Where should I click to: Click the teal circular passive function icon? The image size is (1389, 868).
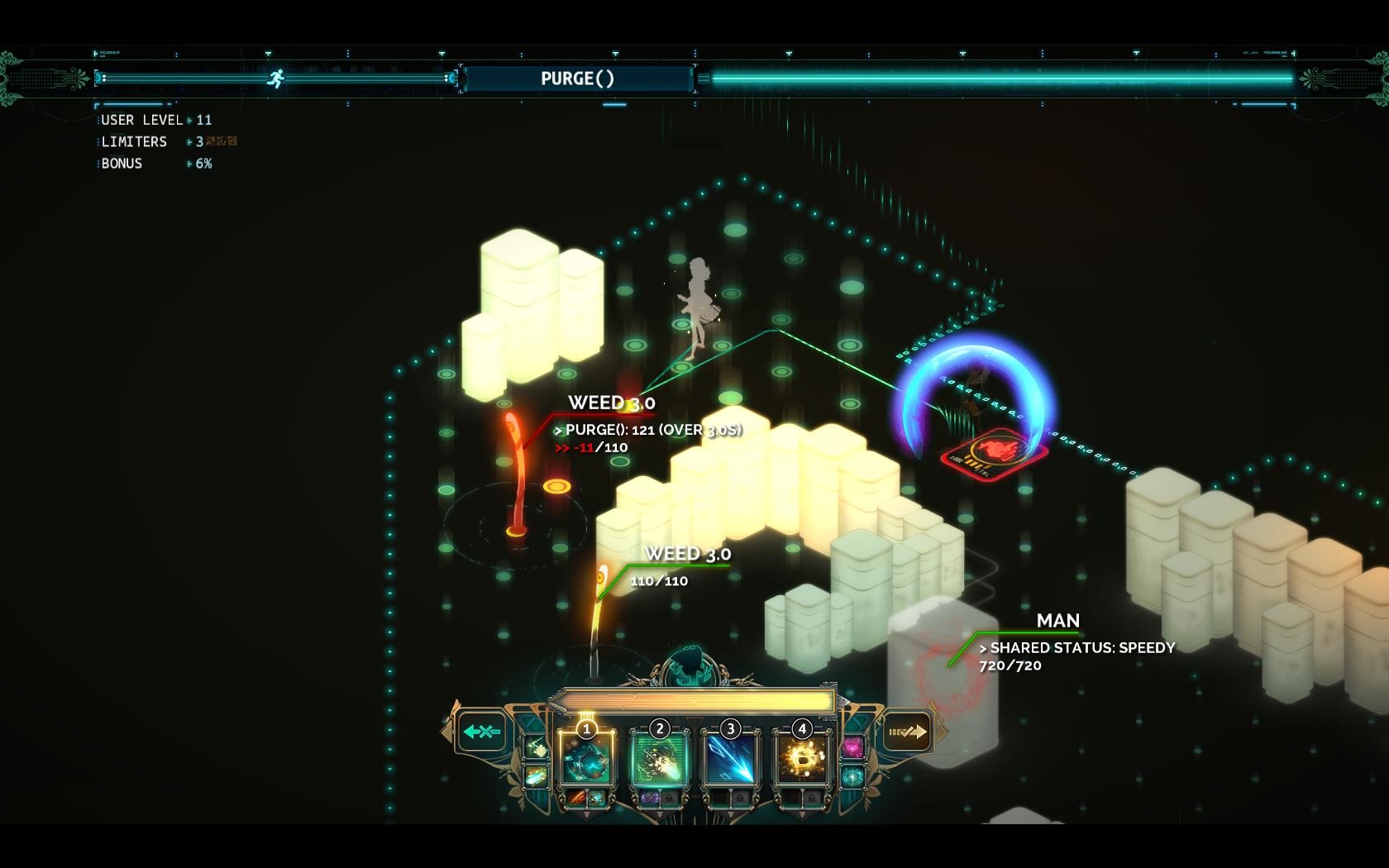point(852,777)
